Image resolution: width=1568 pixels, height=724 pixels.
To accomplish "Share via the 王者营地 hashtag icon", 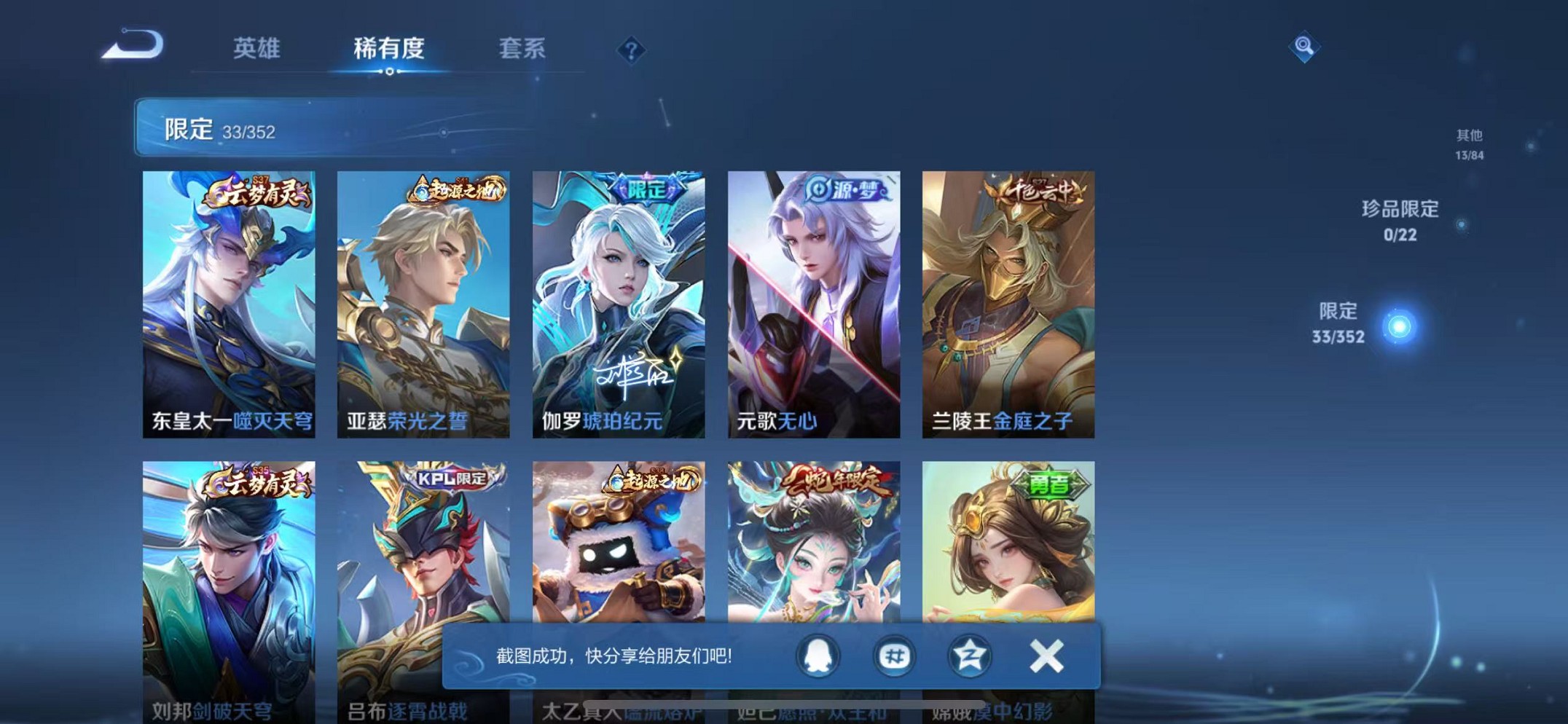I will [x=894, y=655].
